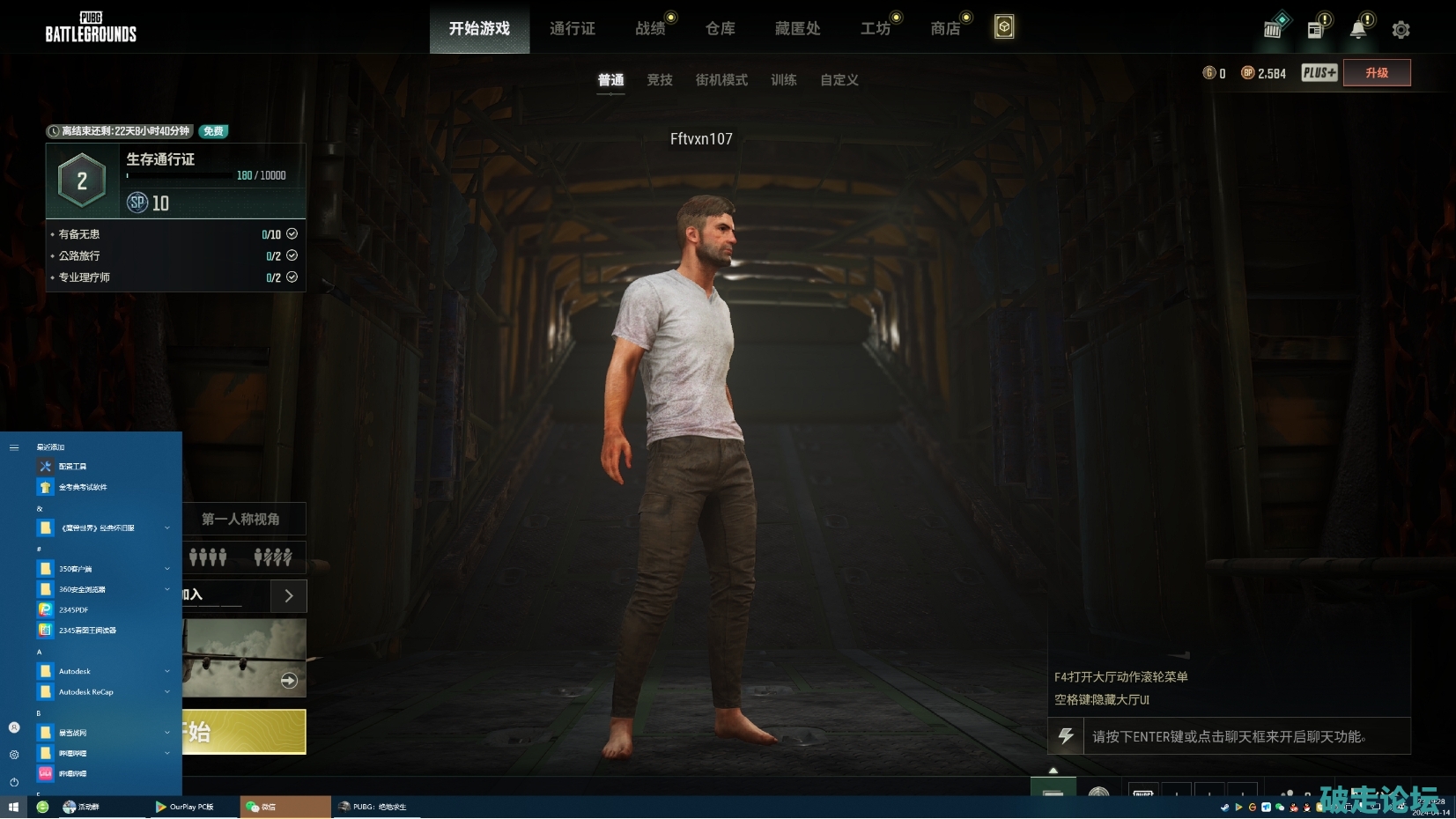Viewport: 1456px width, 819px height.
Task: Switch to the 藏匿处 hideout tab
Action: click(797, 29)
